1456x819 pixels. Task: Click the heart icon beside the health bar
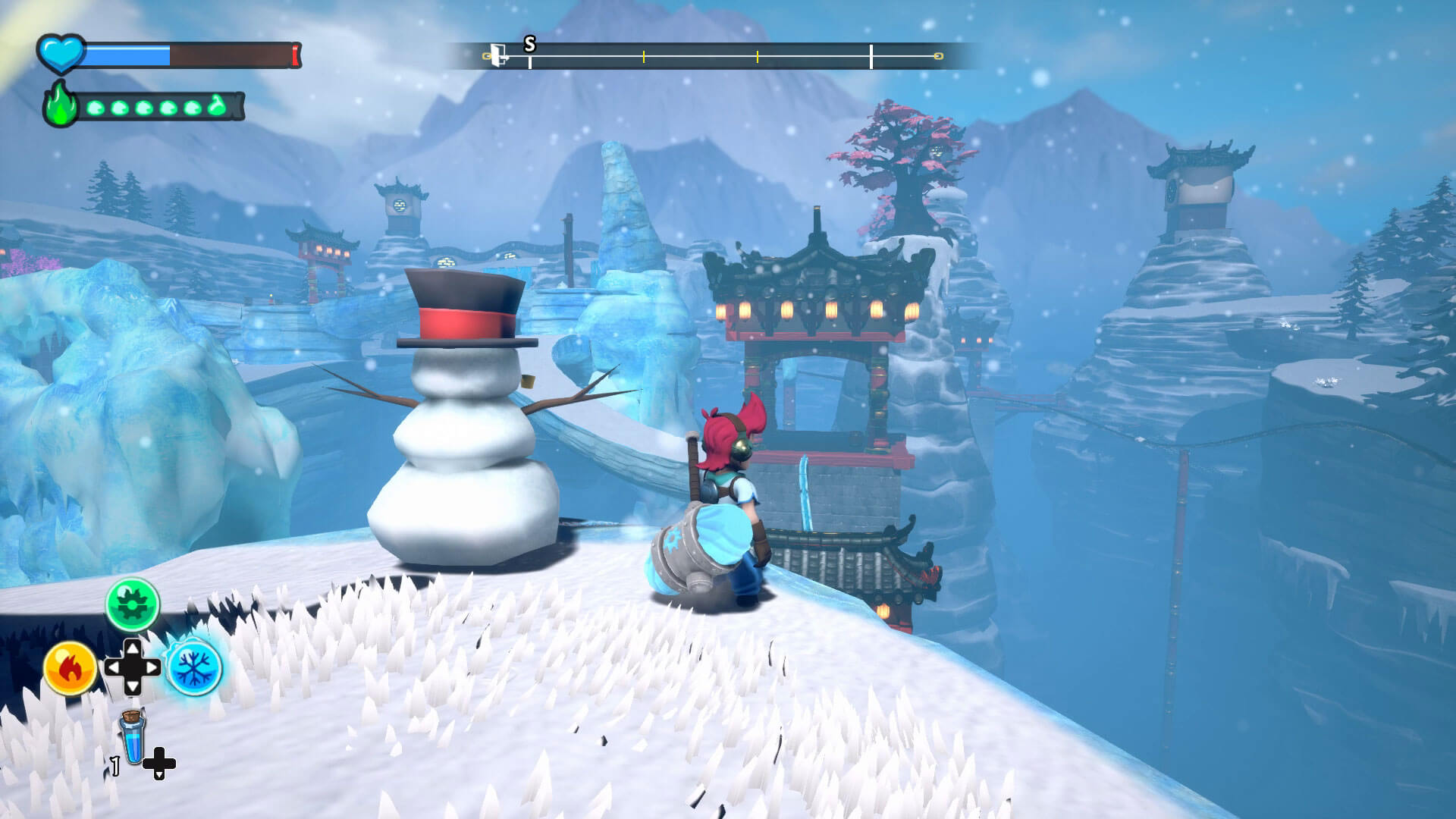(61, 55)
